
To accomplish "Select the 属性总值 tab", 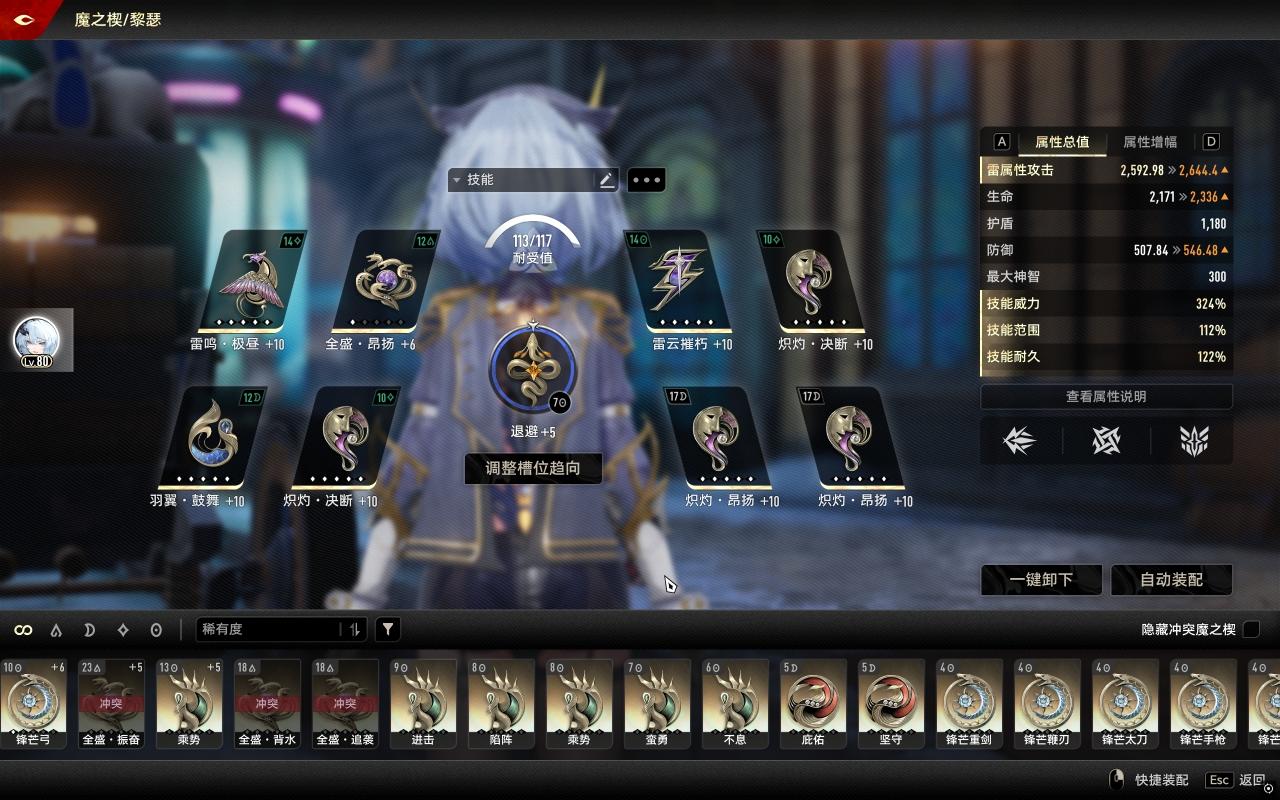I will [x=1062, y=142].
